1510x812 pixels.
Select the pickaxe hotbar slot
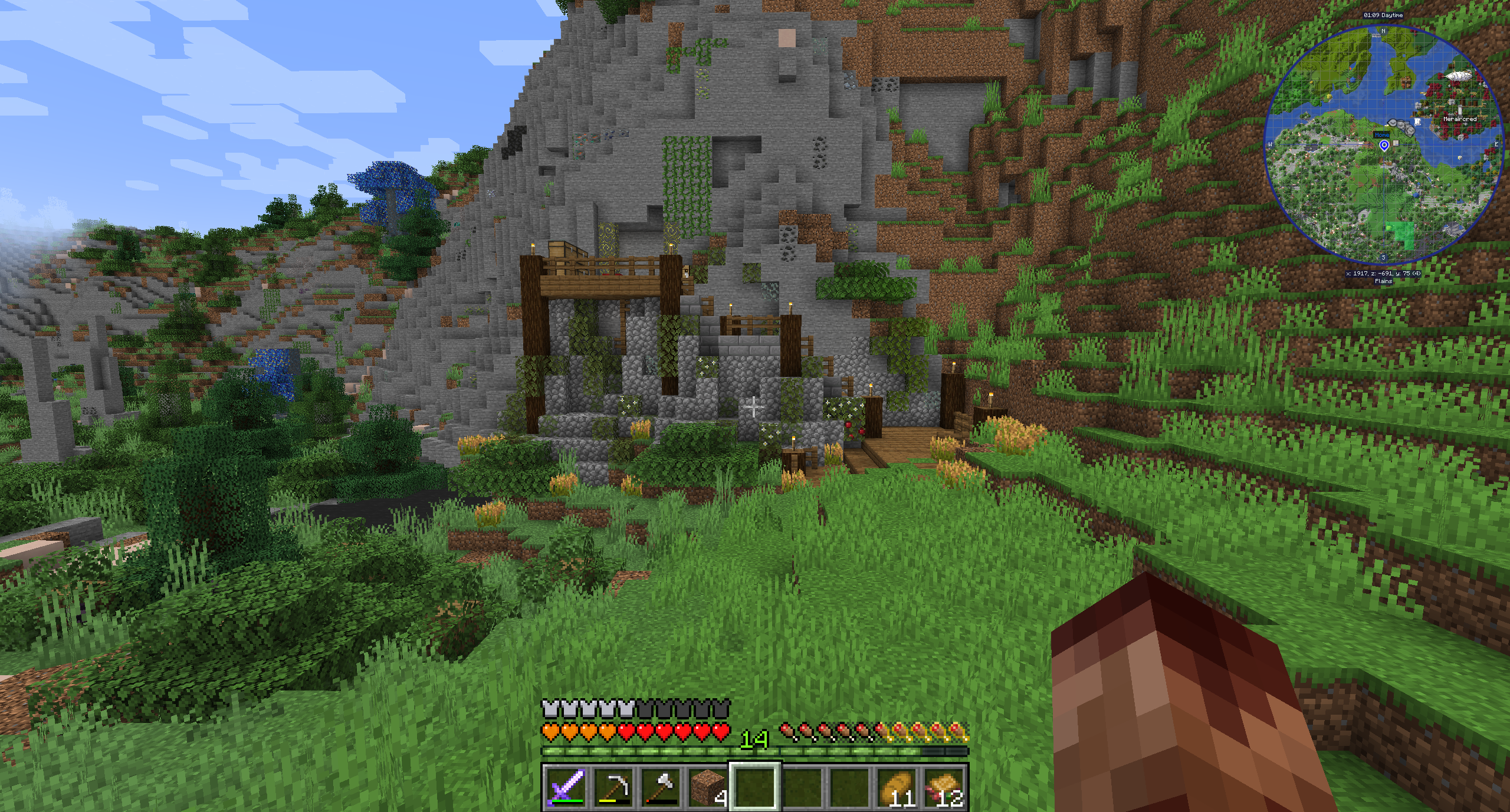tap(614, 787)
